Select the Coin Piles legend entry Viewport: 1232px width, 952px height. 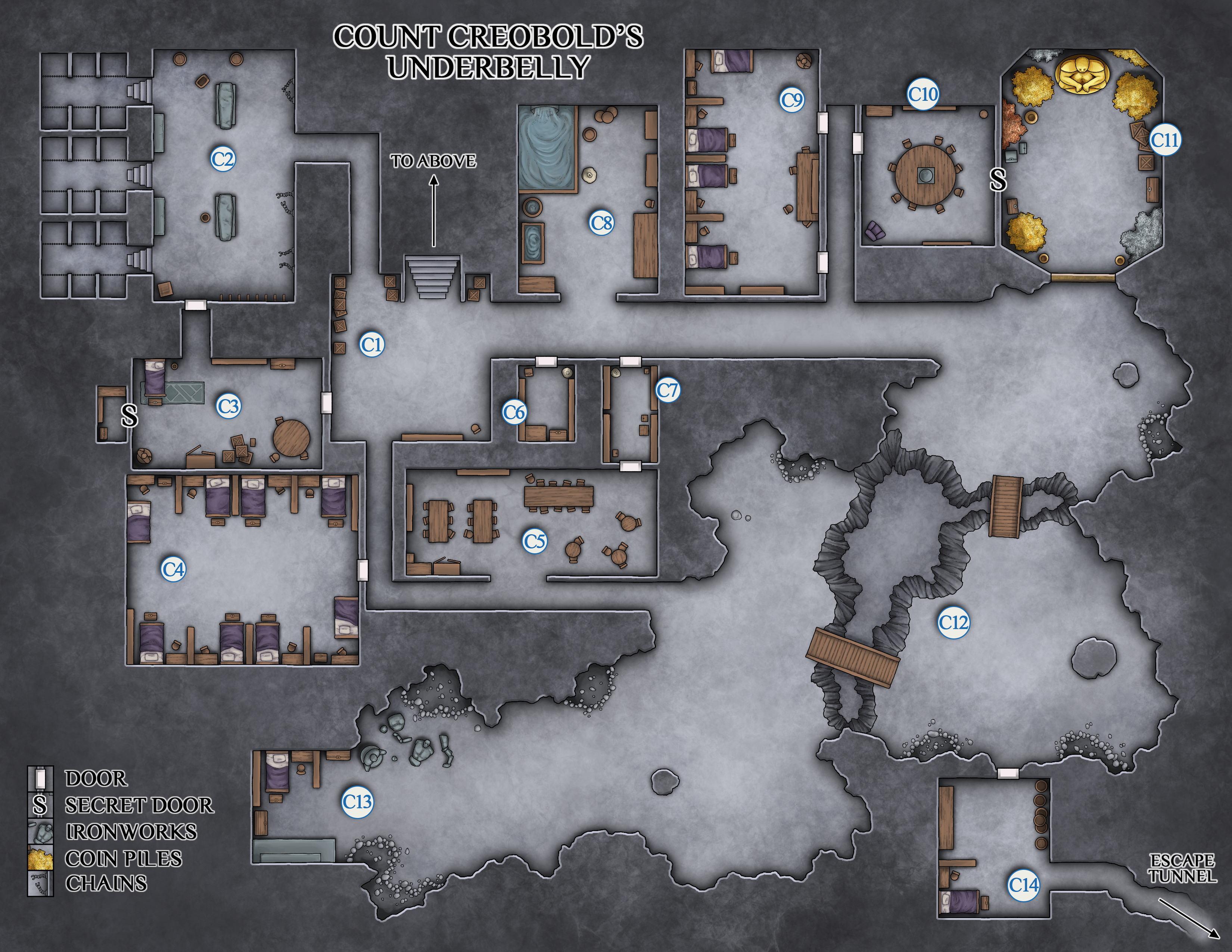pos(123,858)
